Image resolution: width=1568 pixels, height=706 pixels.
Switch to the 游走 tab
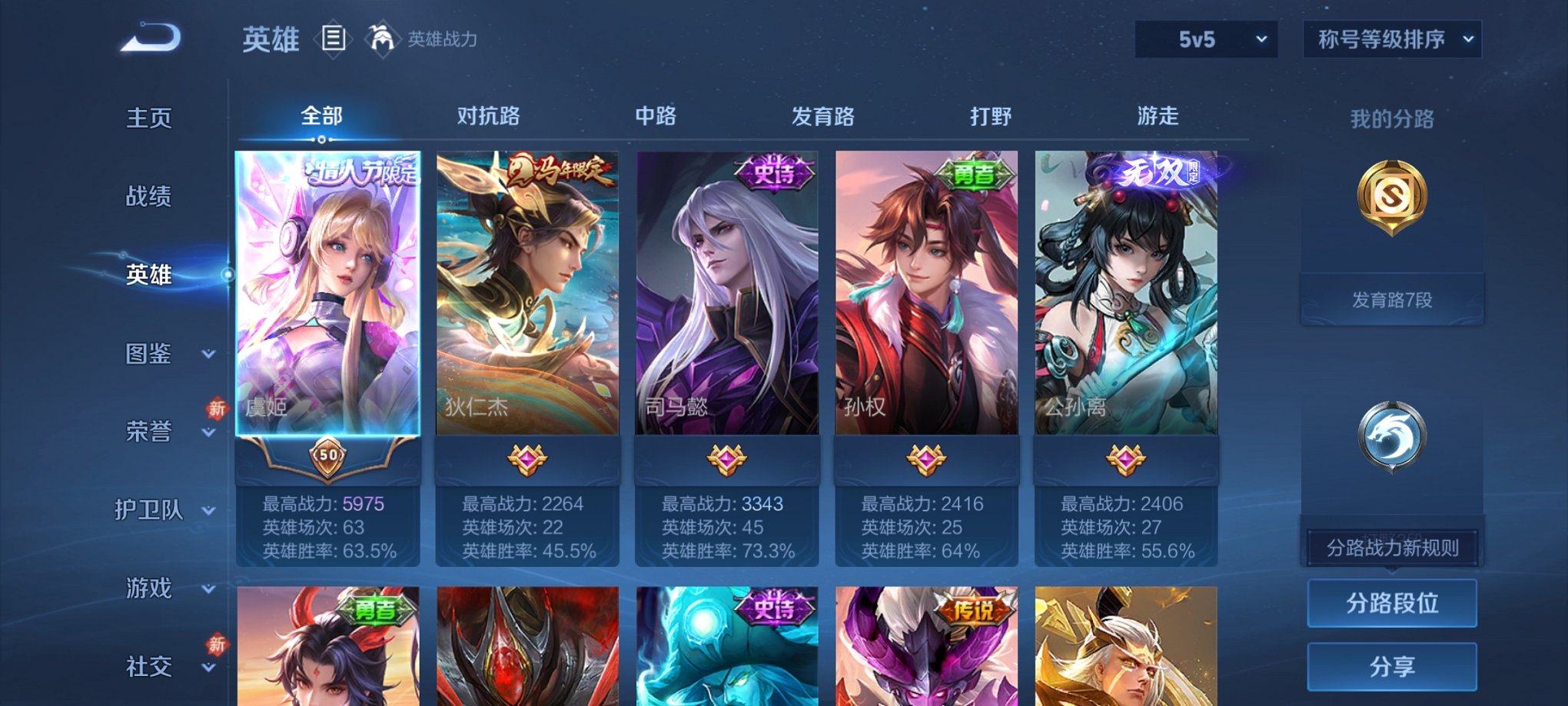pos(1157,116)
